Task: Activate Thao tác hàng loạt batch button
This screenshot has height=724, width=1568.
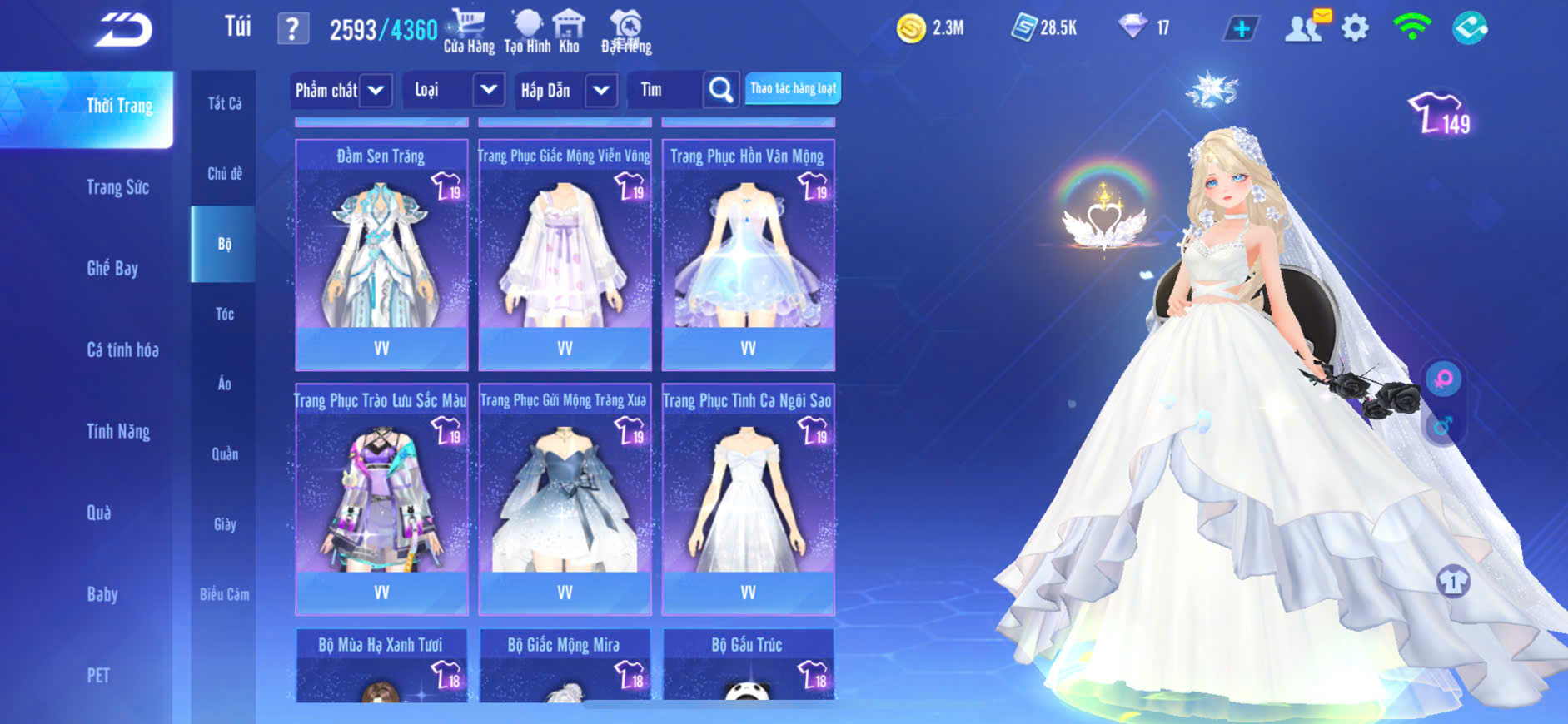Action: coord(793,88)
